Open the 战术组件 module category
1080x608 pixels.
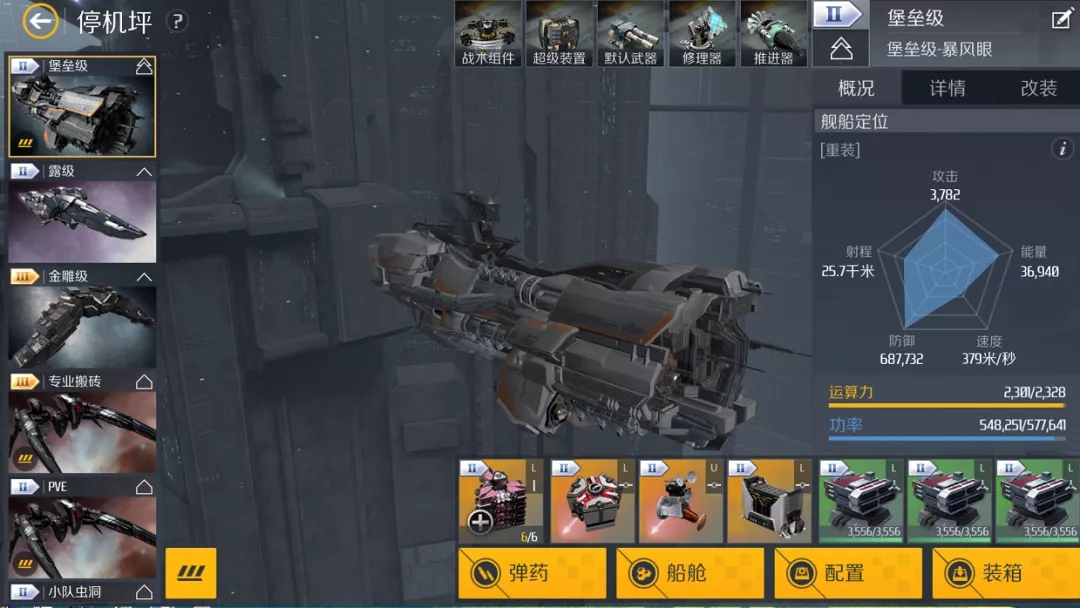pyautogui.click(x=488, y=34)
